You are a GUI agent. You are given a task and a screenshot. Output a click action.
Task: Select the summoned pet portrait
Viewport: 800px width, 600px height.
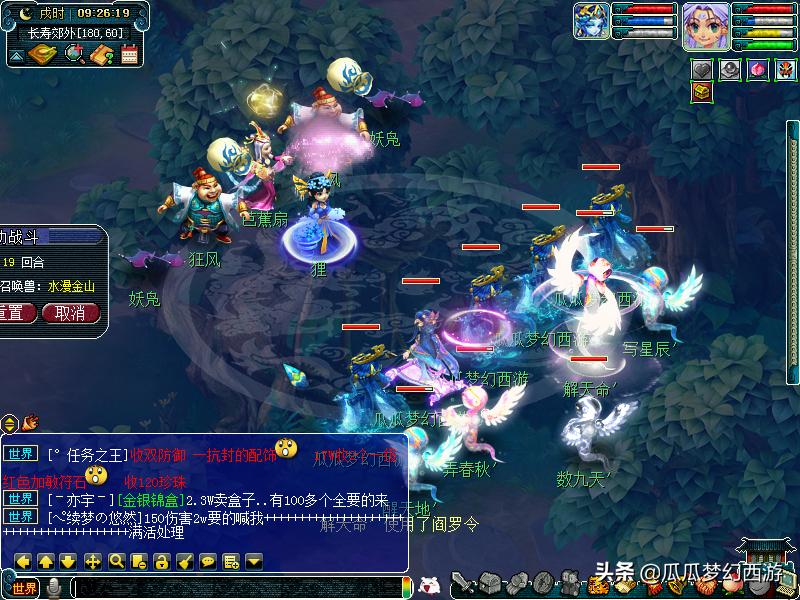coord(590,20)
